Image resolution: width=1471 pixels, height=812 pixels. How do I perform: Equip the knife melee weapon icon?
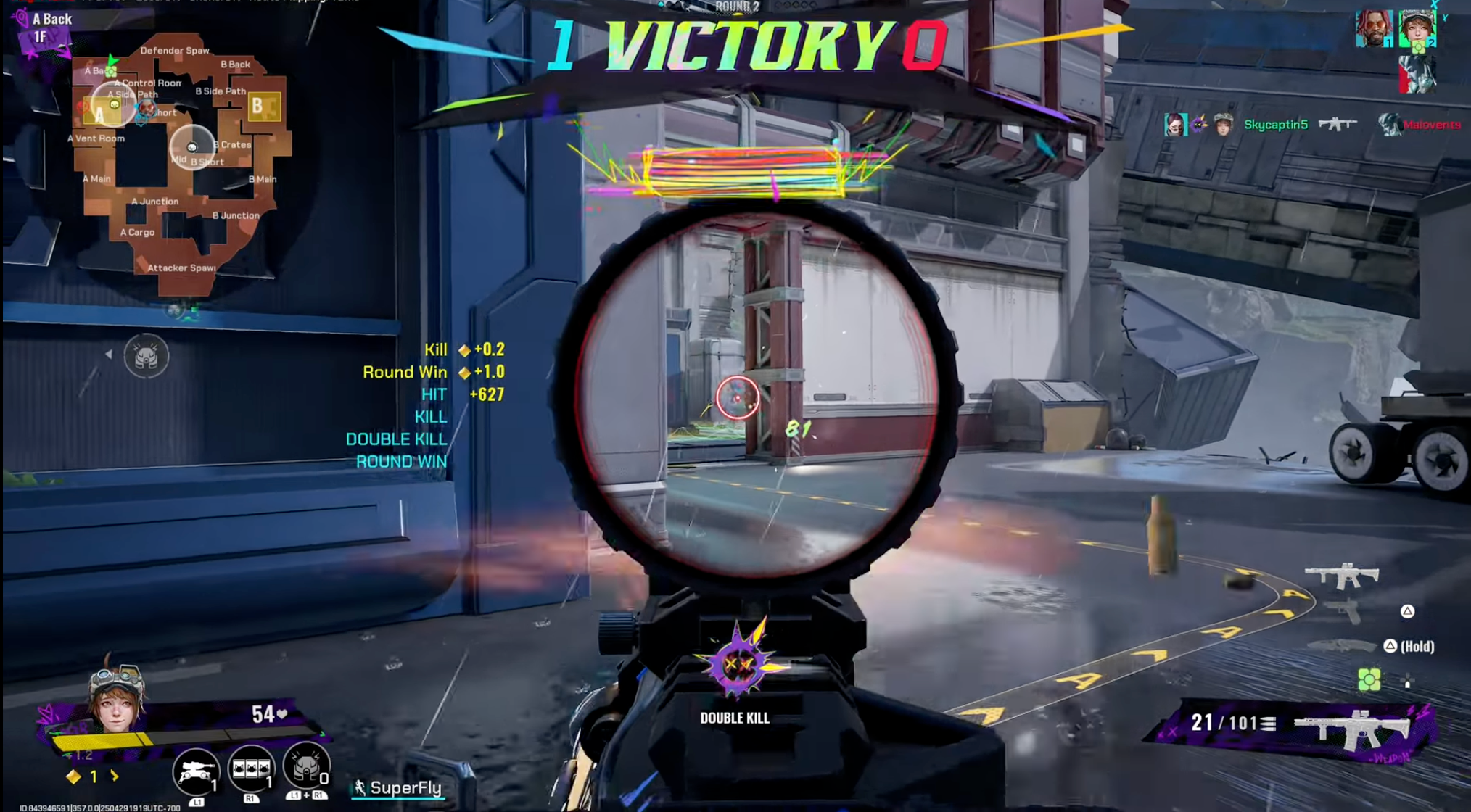coord(1341,645)
